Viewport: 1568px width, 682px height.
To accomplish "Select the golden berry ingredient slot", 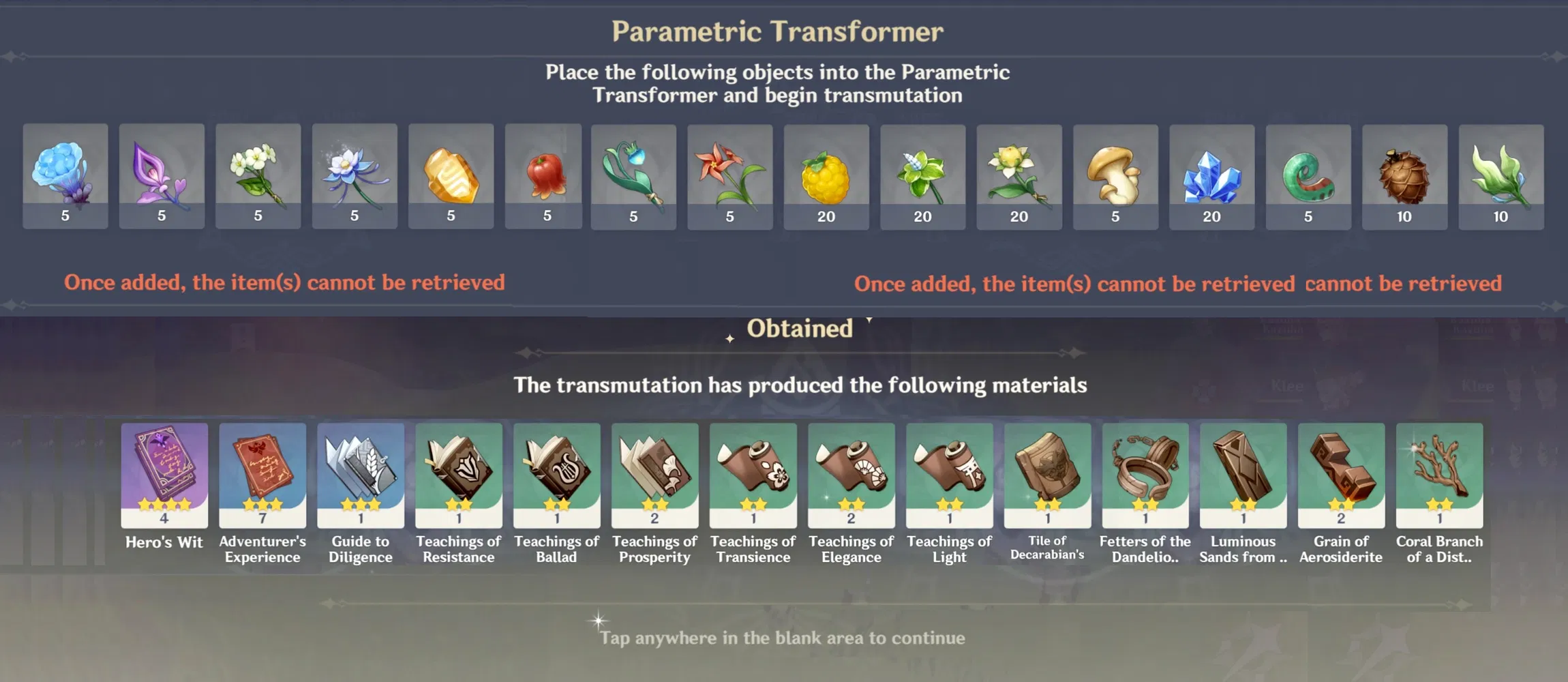I will pos(826,176).
